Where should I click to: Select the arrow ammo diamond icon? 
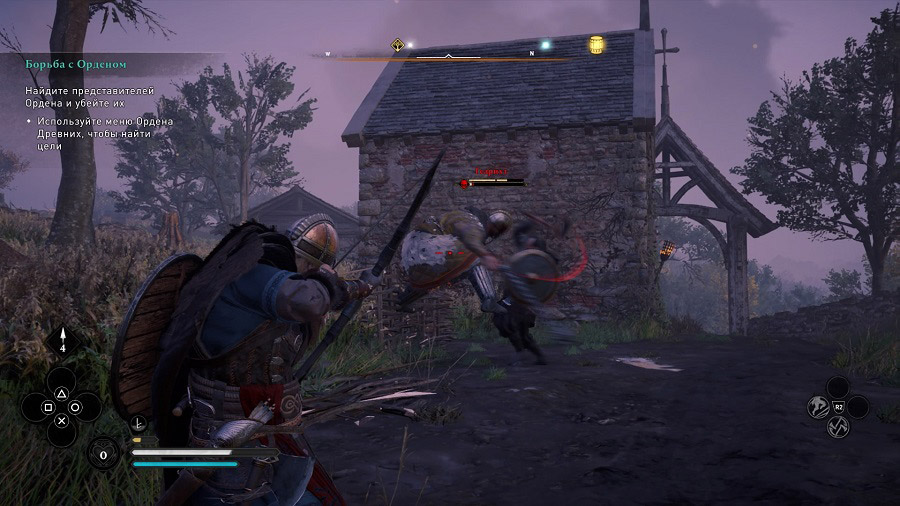61,341
